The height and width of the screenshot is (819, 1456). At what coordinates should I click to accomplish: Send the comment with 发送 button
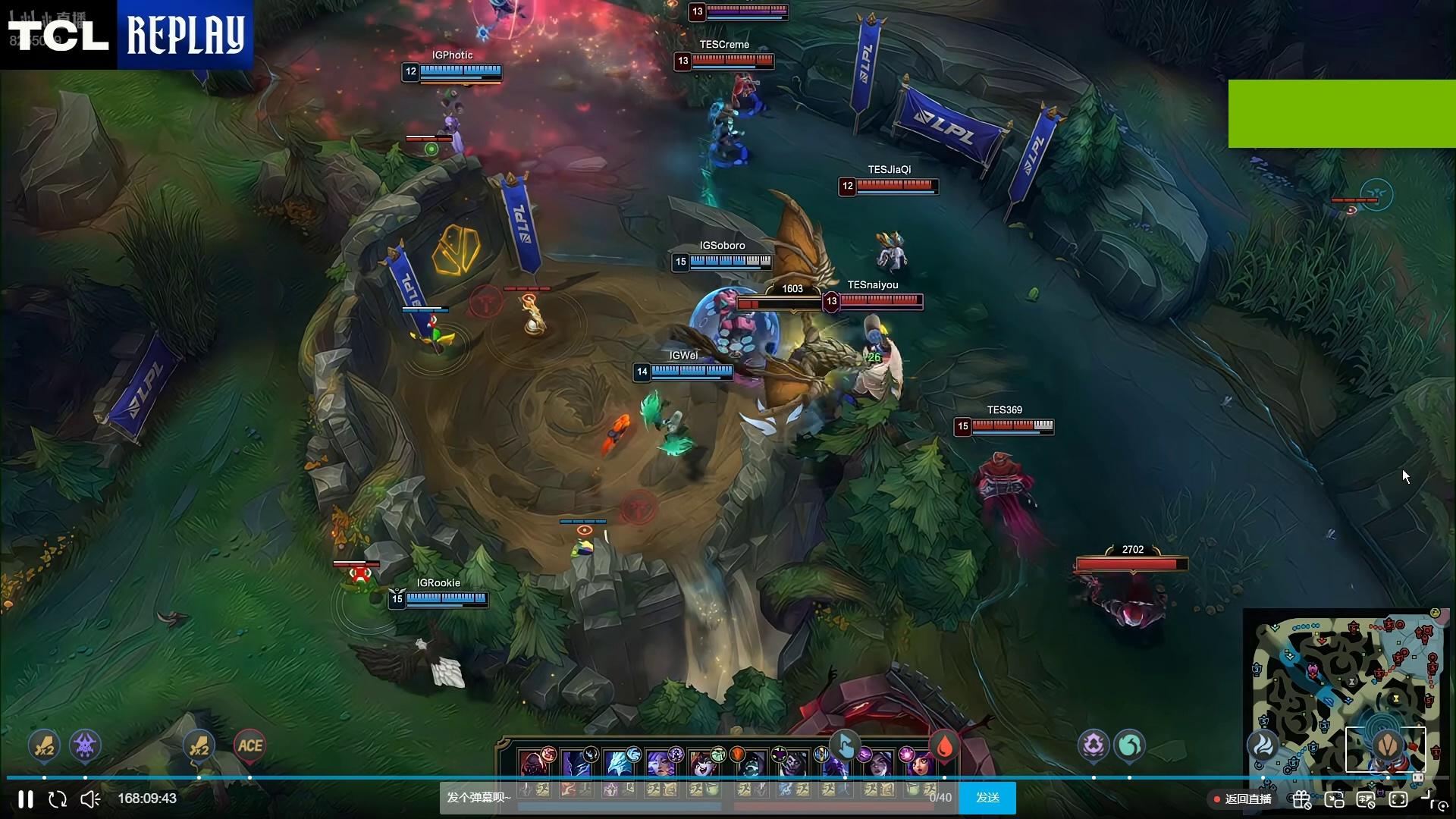click(987, 798)
